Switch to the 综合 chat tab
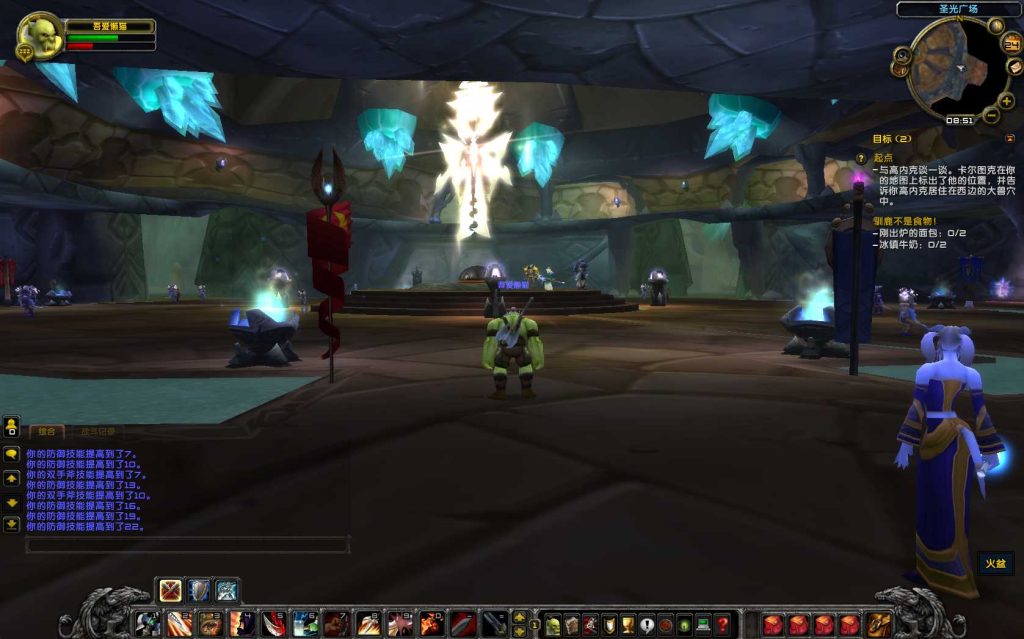Screen dimensions: 1024x639 (46, 431)
